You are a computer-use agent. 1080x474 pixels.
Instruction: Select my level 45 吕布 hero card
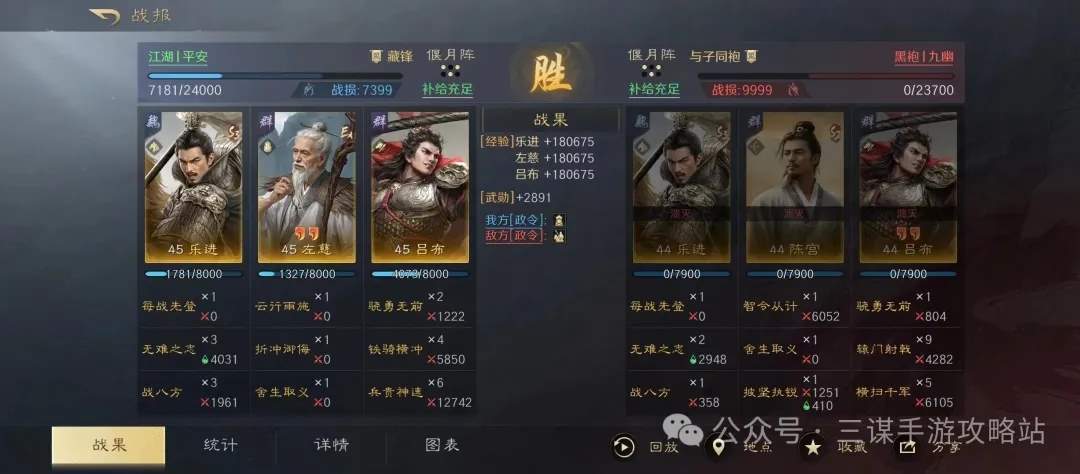point(420,187)
